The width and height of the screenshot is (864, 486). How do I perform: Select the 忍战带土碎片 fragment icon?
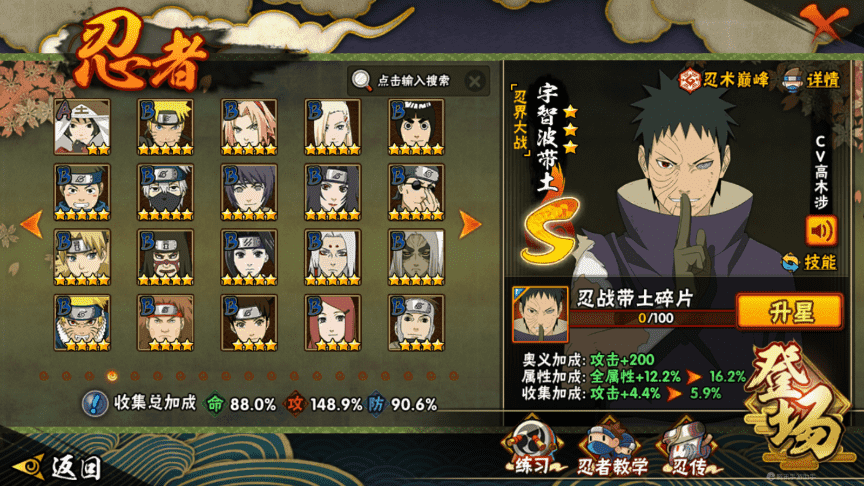(x=534, y=313)
